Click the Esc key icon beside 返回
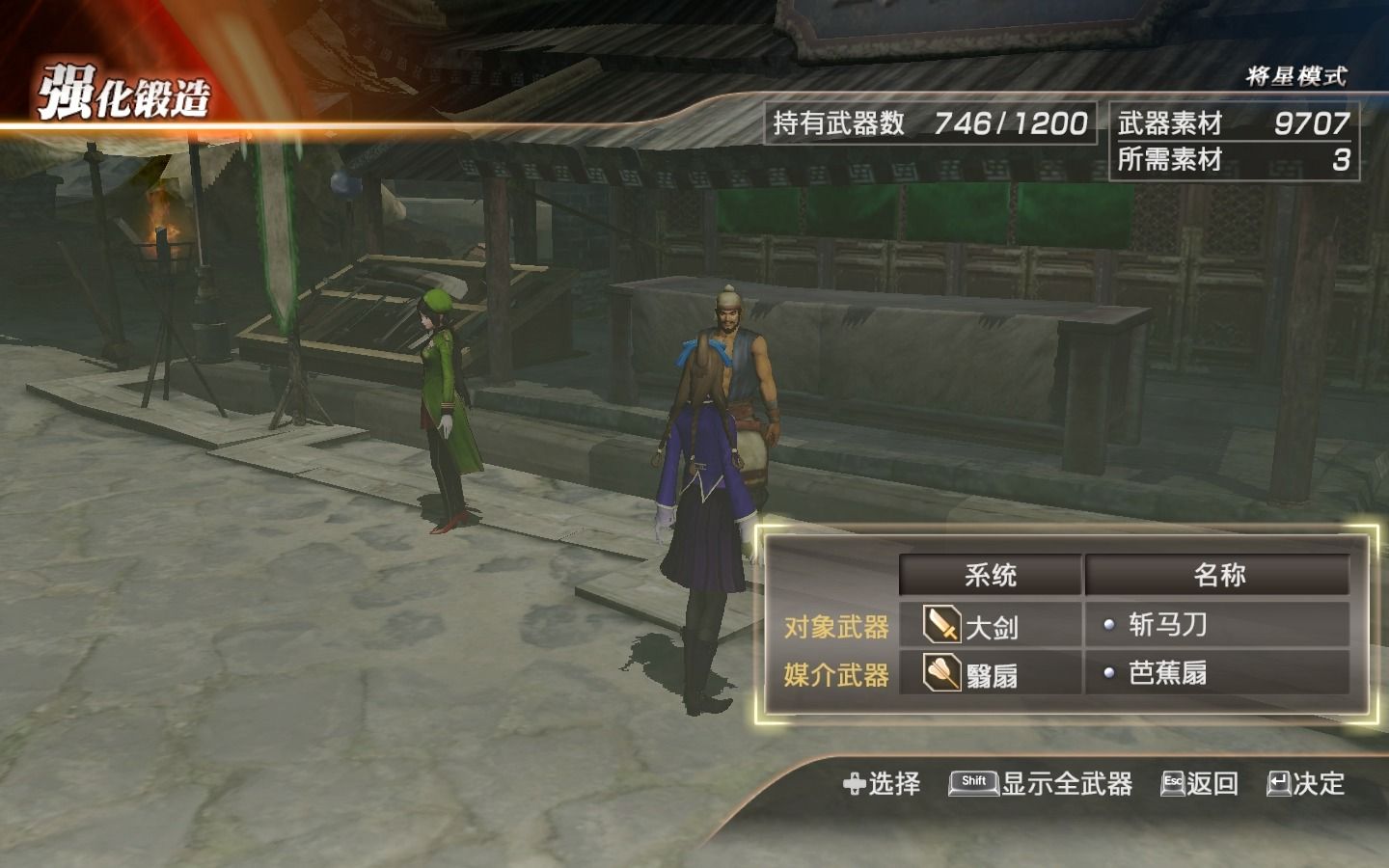Image resolution: width=1389 pixels, height=868 pixels. [1173, 784]
